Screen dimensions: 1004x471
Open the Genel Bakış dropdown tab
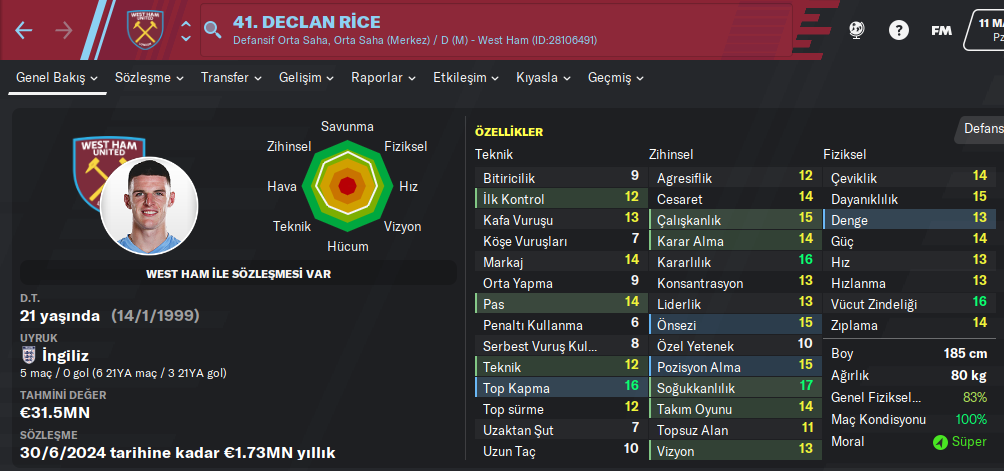[x=57, y=77]
